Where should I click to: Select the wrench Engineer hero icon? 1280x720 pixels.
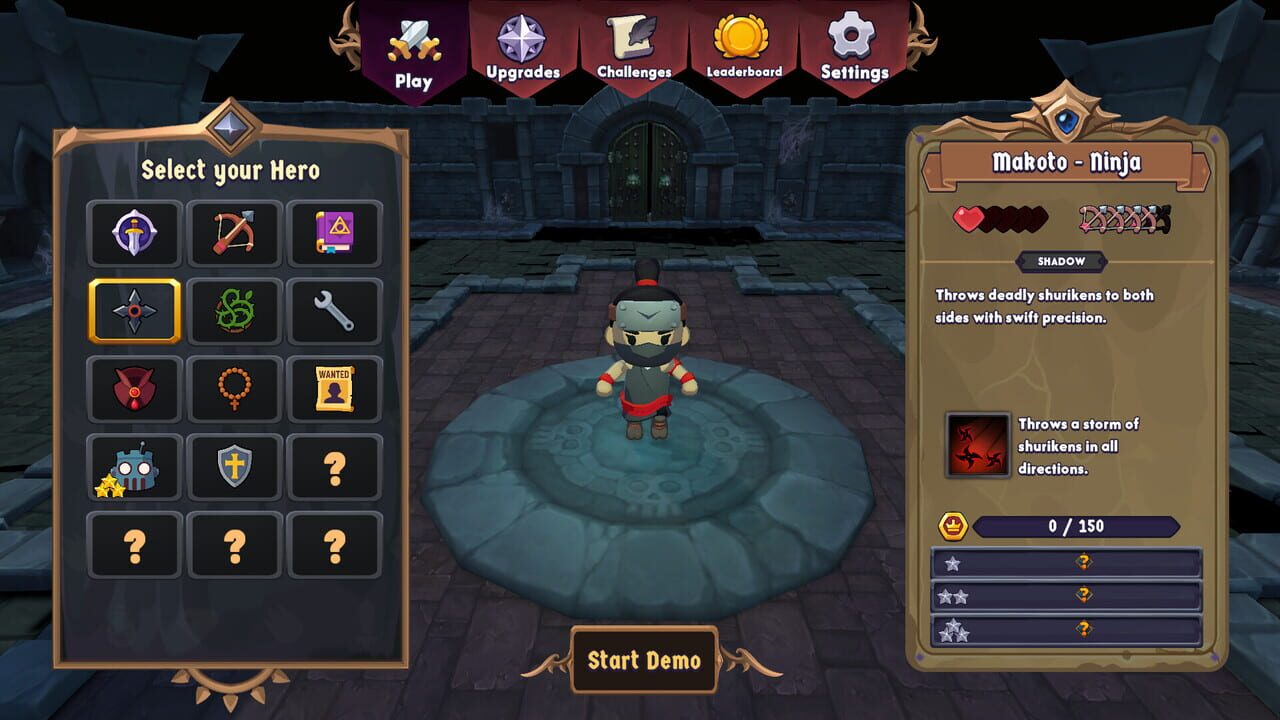[x=335, y=311]
